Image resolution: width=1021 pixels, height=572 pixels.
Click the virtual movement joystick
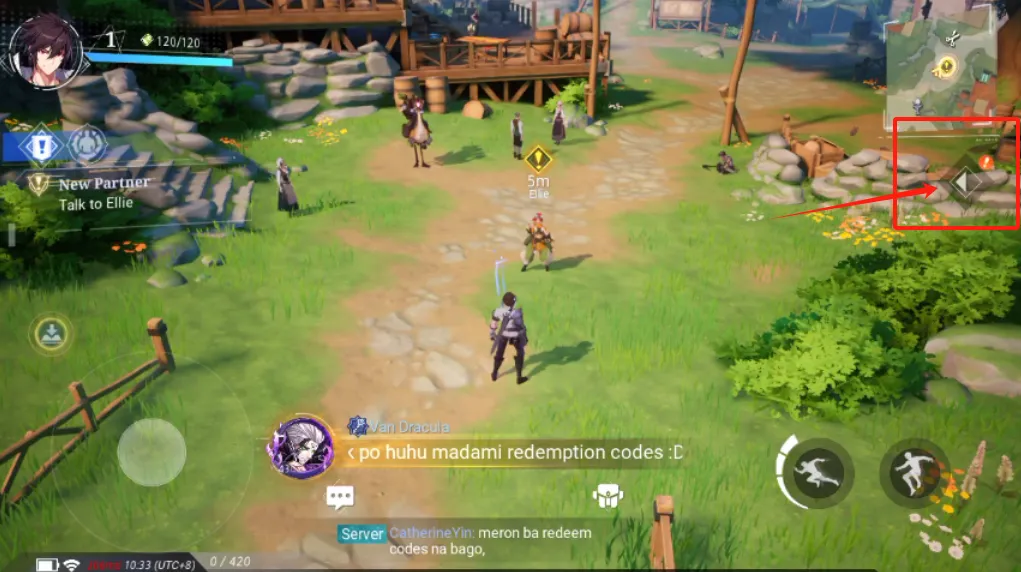point(151,452)
